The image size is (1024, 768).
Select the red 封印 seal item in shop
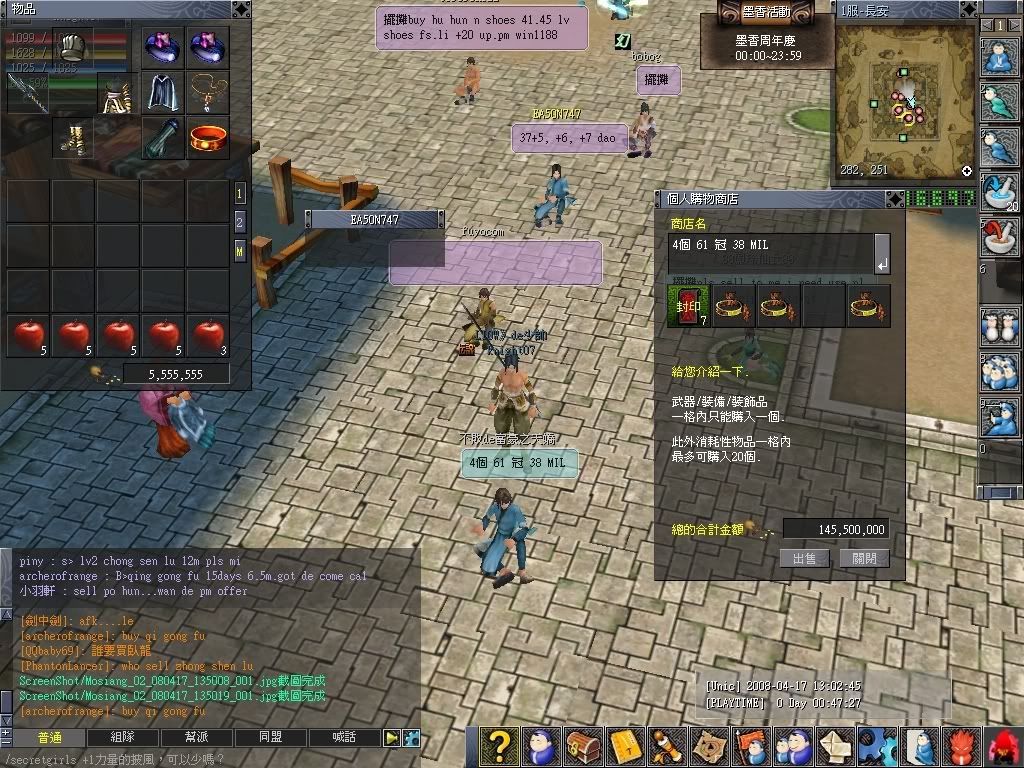(689, 306)
